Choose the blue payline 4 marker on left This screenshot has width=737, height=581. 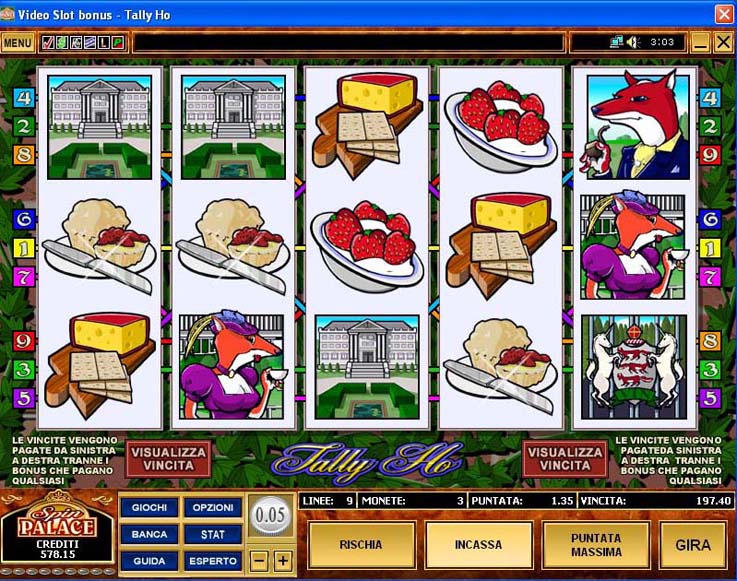coord(24,98)
